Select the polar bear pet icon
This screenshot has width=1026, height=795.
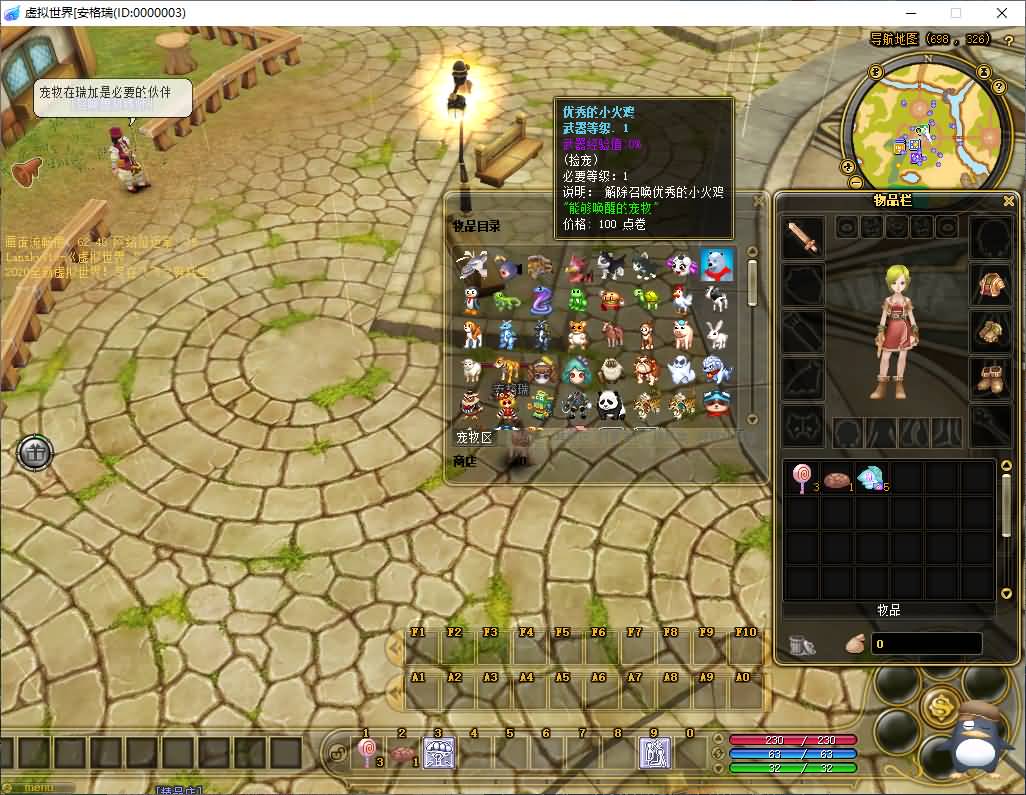tap(717, 265)
